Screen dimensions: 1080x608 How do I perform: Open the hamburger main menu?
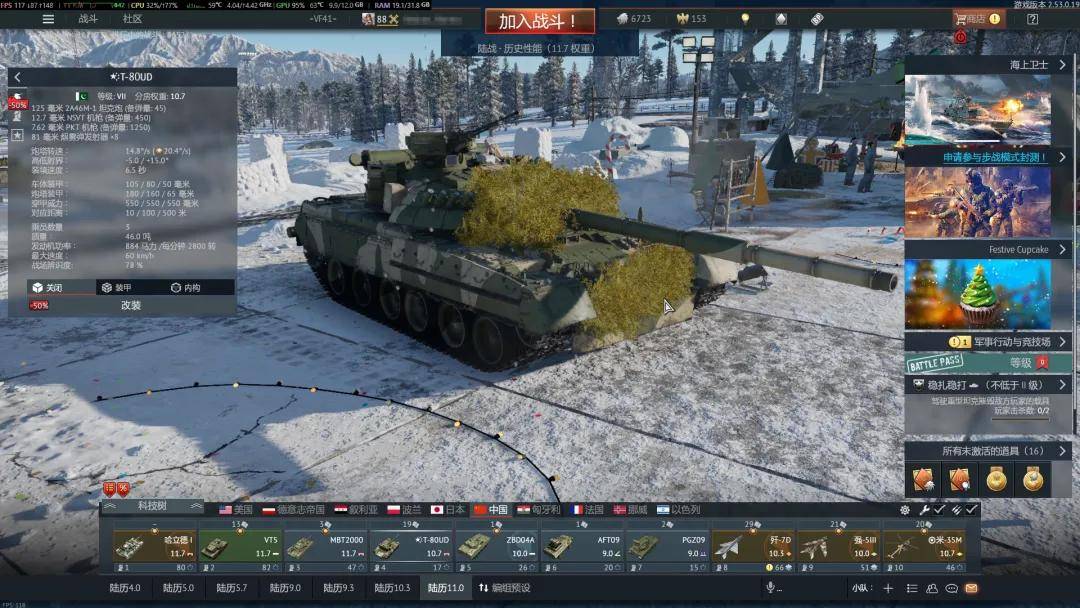[x=48, y=19]
